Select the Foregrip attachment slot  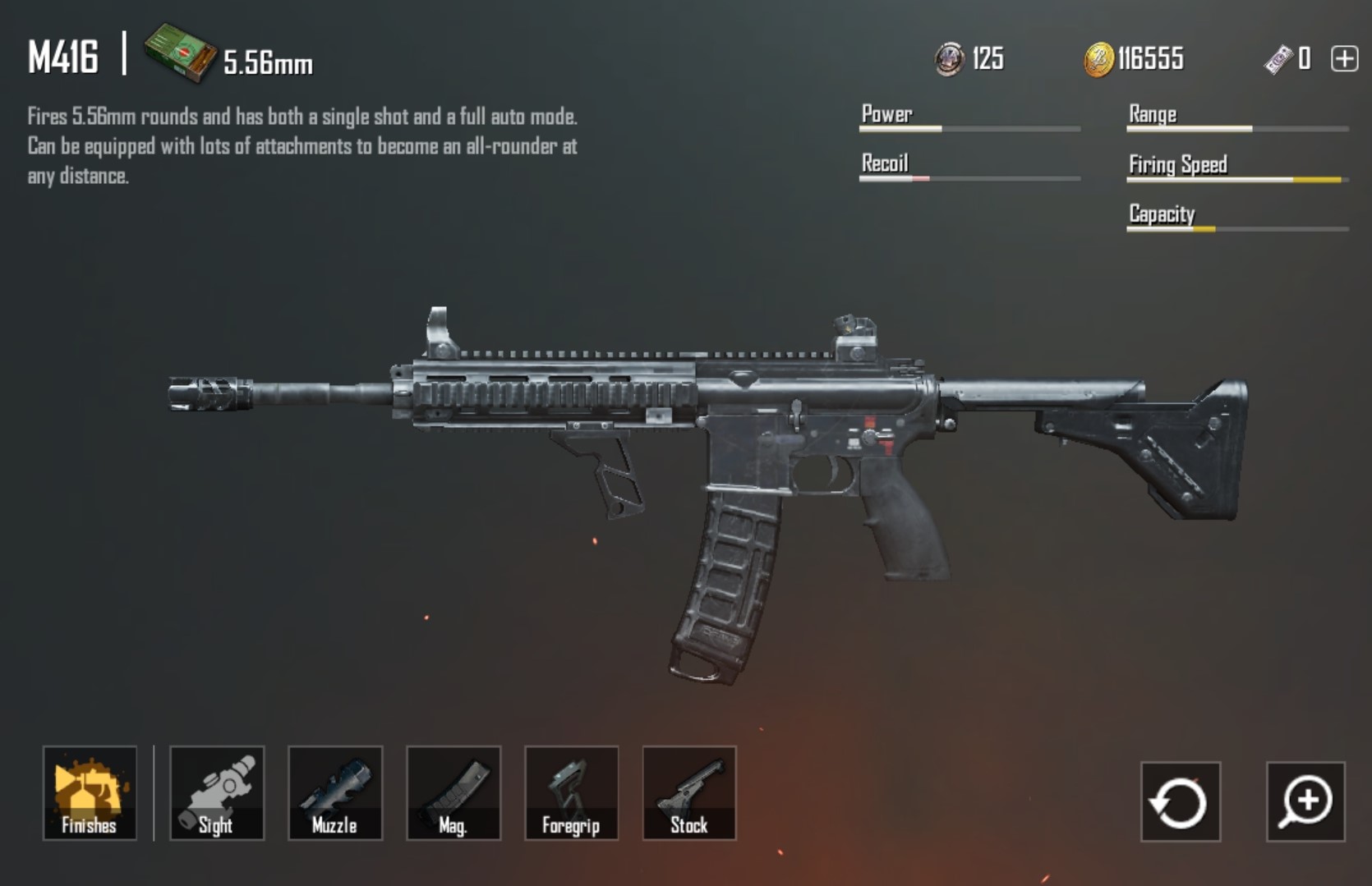coord(572,793)
